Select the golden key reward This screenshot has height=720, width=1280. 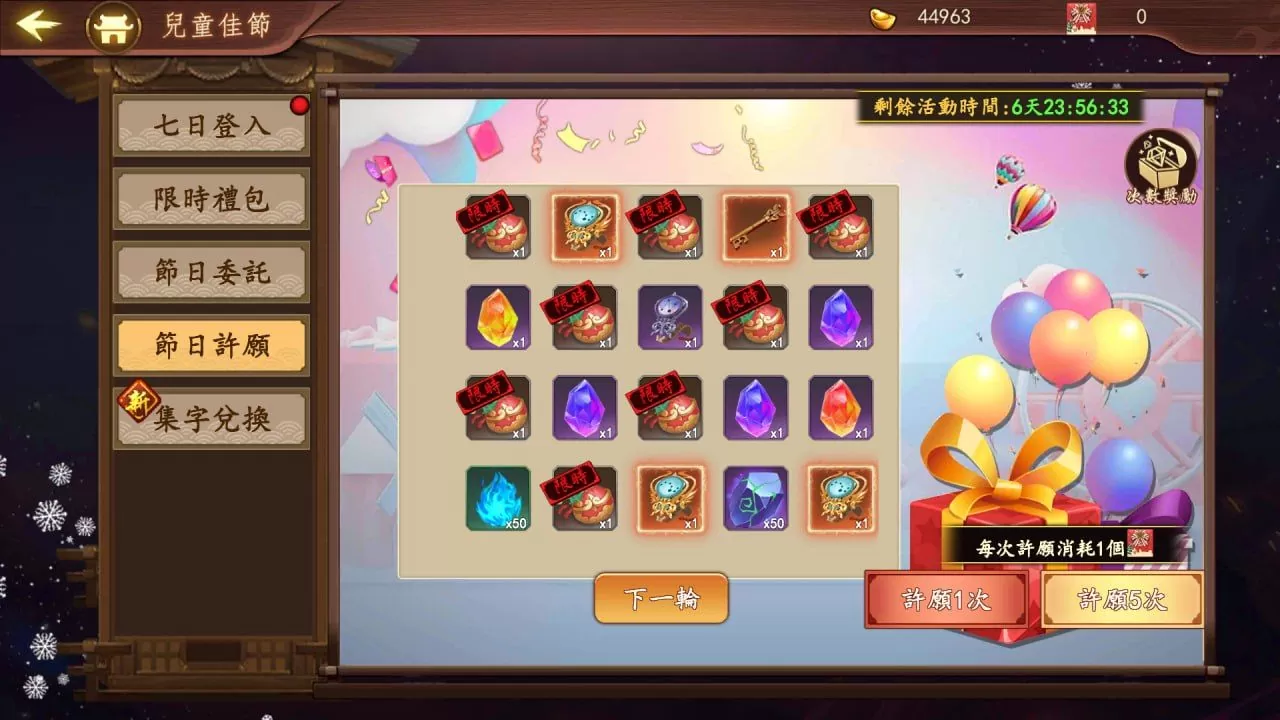[756, 228]
